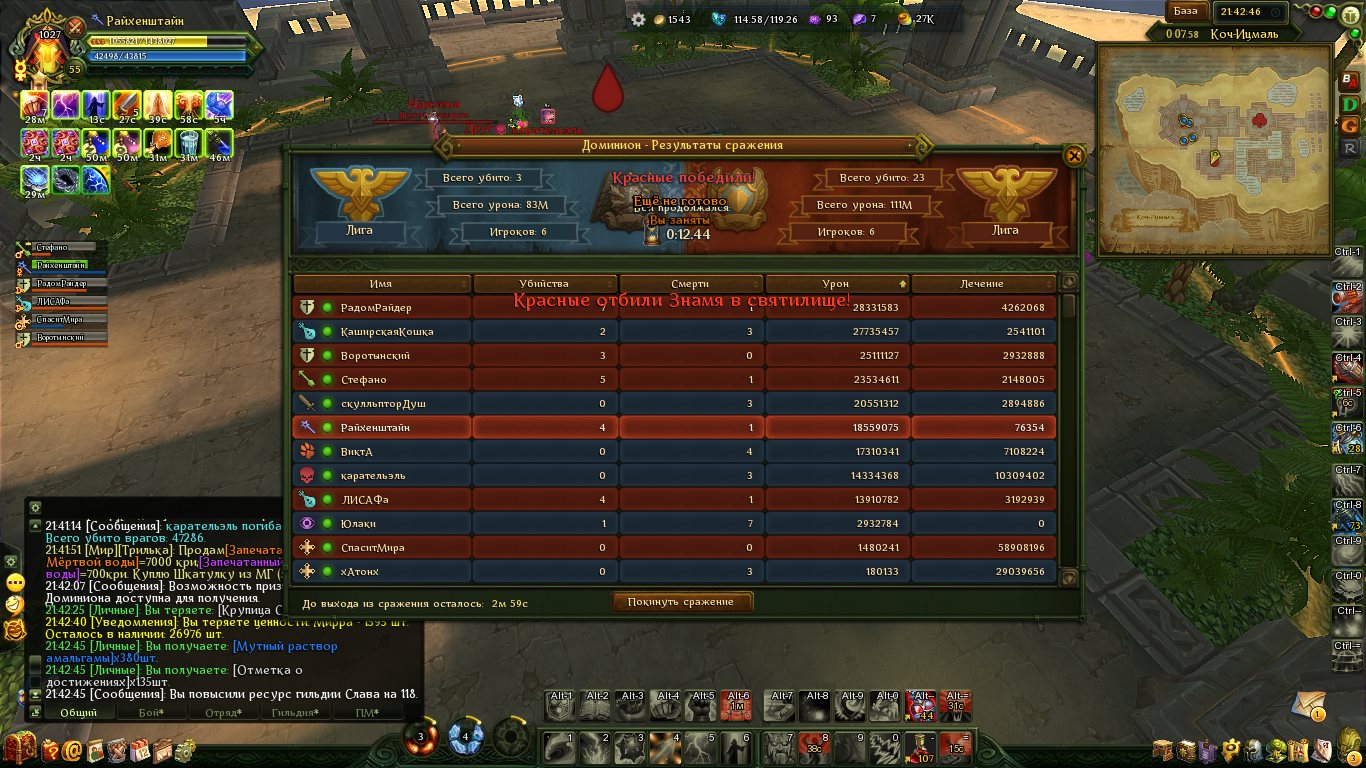The height and width of the screenshot is (768, 1366).
Task: Switch to the 'Бой' chat tab
Action: point(151,712)
